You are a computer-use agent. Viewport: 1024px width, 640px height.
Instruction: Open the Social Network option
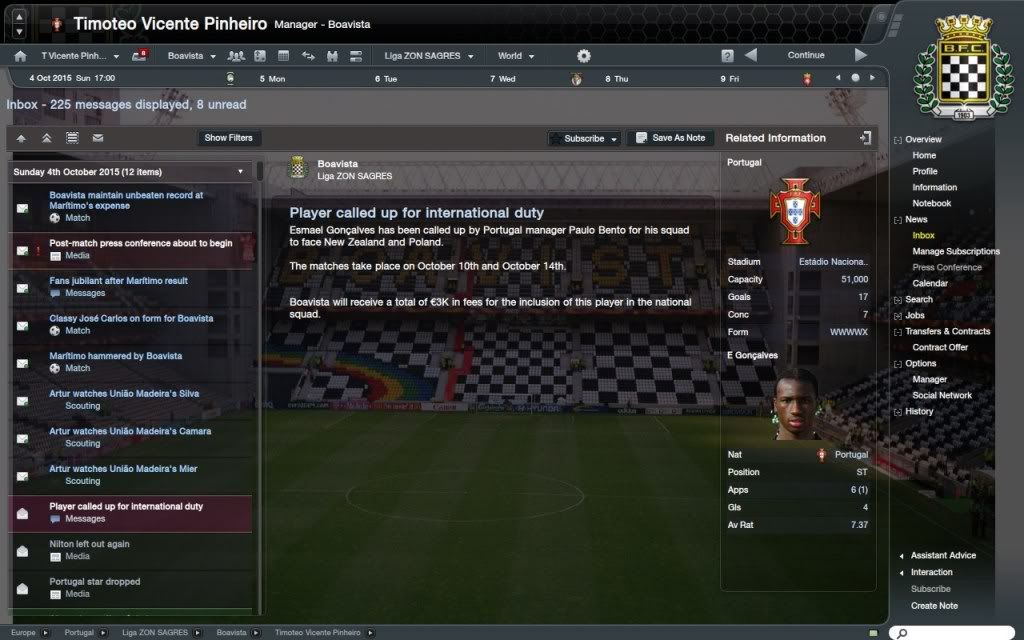tap(941, 395)
